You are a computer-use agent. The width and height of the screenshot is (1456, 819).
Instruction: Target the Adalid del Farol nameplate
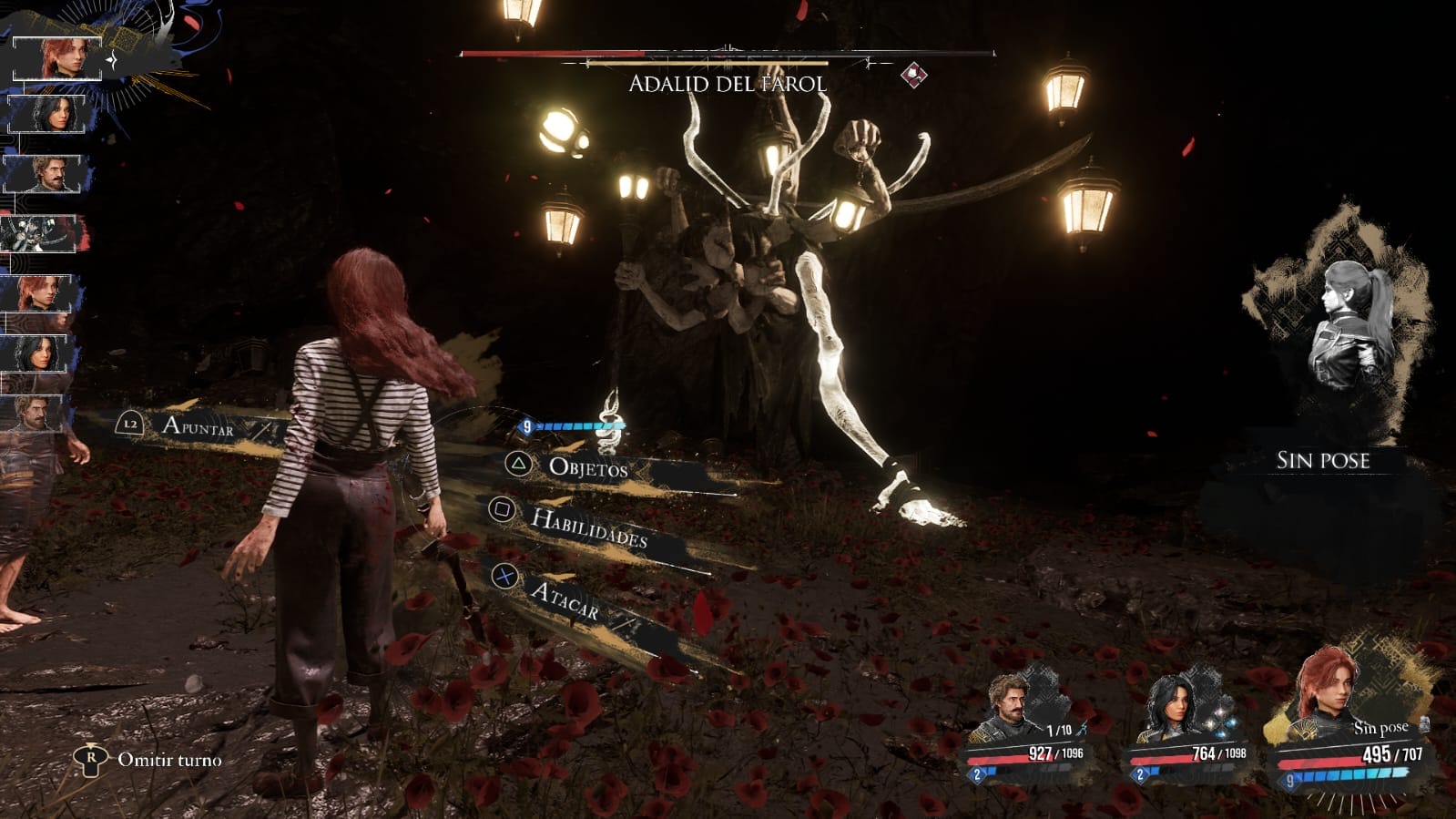[728, 84]
